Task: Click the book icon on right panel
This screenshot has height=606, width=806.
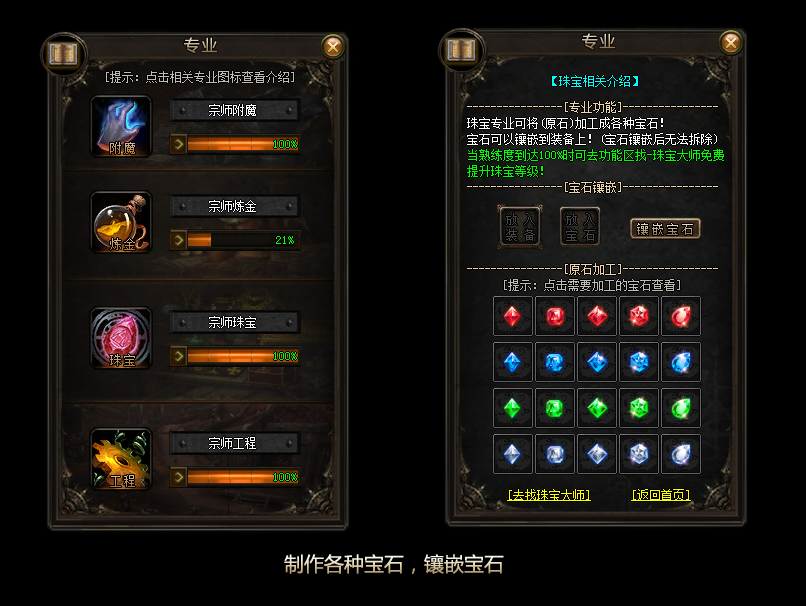Action: (461, 48)
